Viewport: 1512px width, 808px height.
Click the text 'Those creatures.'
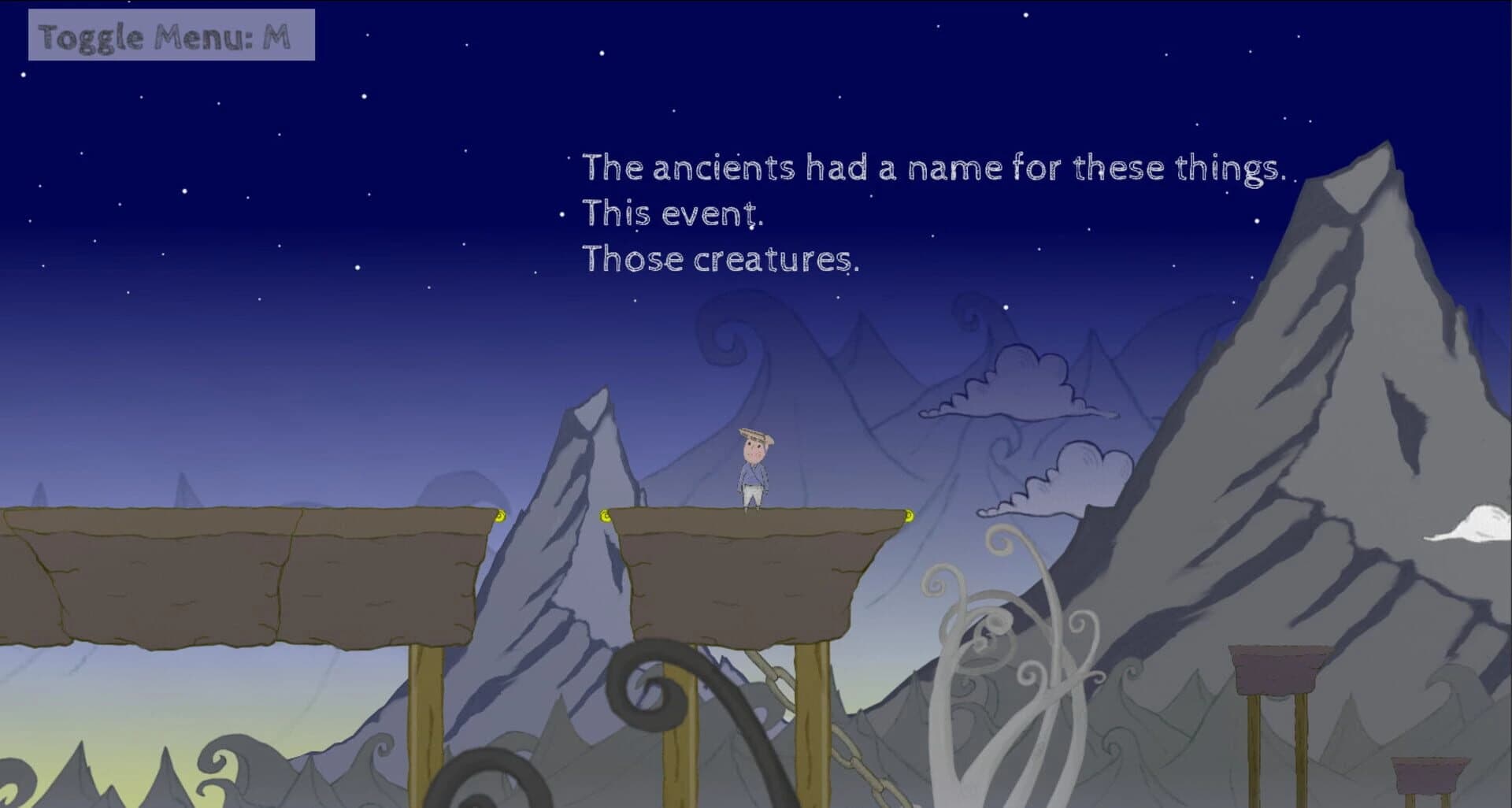721,261
